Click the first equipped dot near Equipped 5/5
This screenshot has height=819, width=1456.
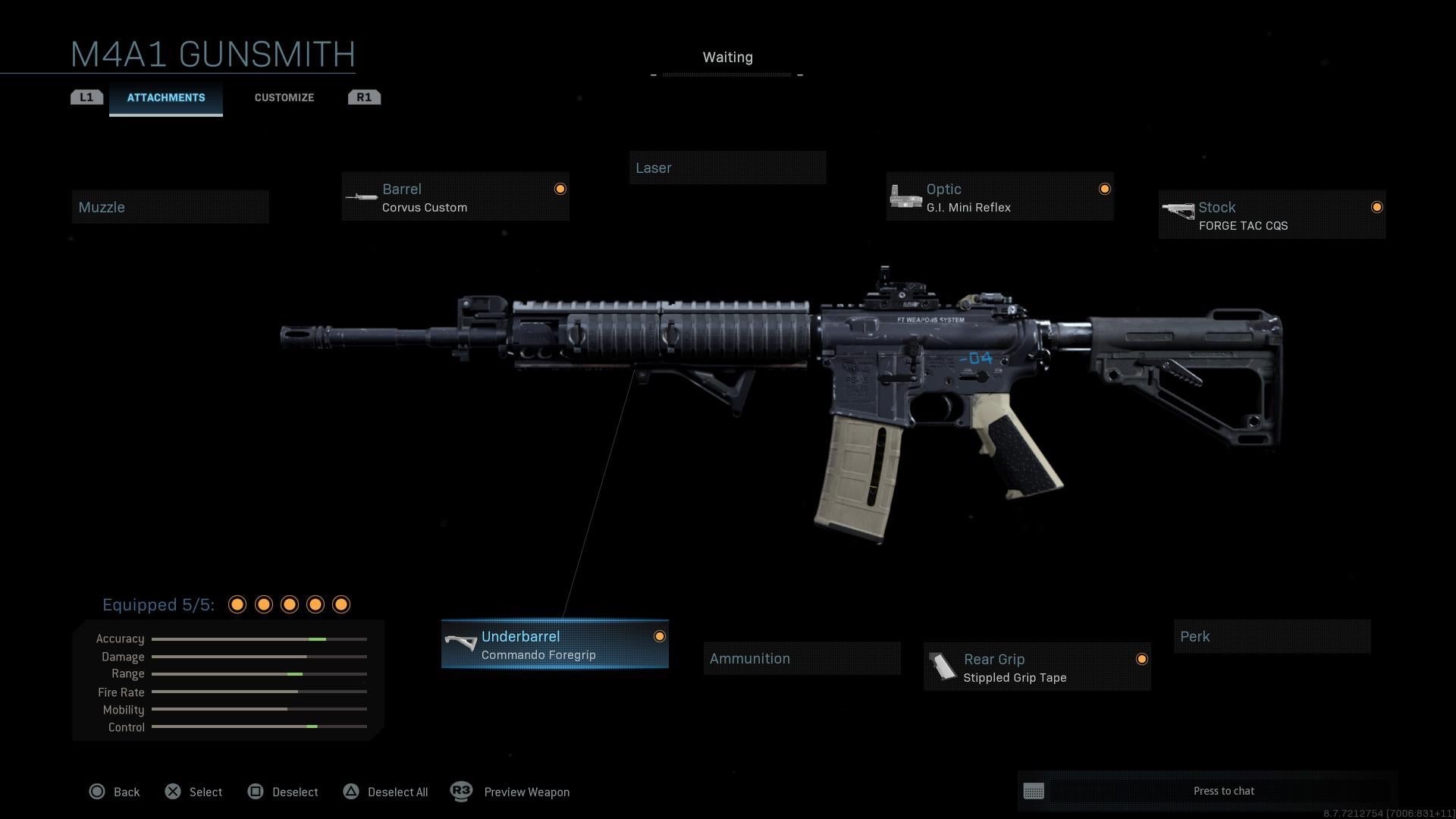coord(237,604)
